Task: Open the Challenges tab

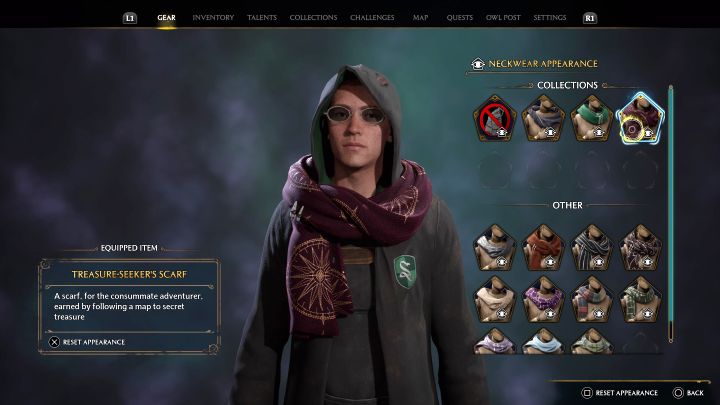Action: pyautogui.click(x=372, y=17)
